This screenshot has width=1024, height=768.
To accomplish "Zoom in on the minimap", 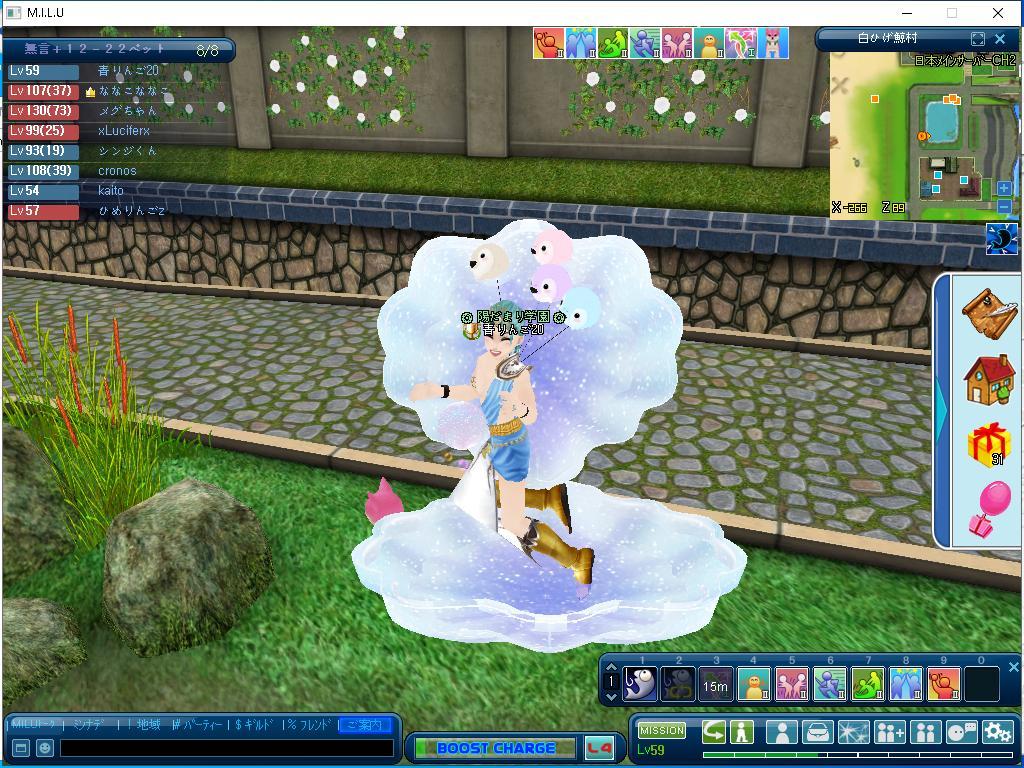I will (x=1004, y=188).
